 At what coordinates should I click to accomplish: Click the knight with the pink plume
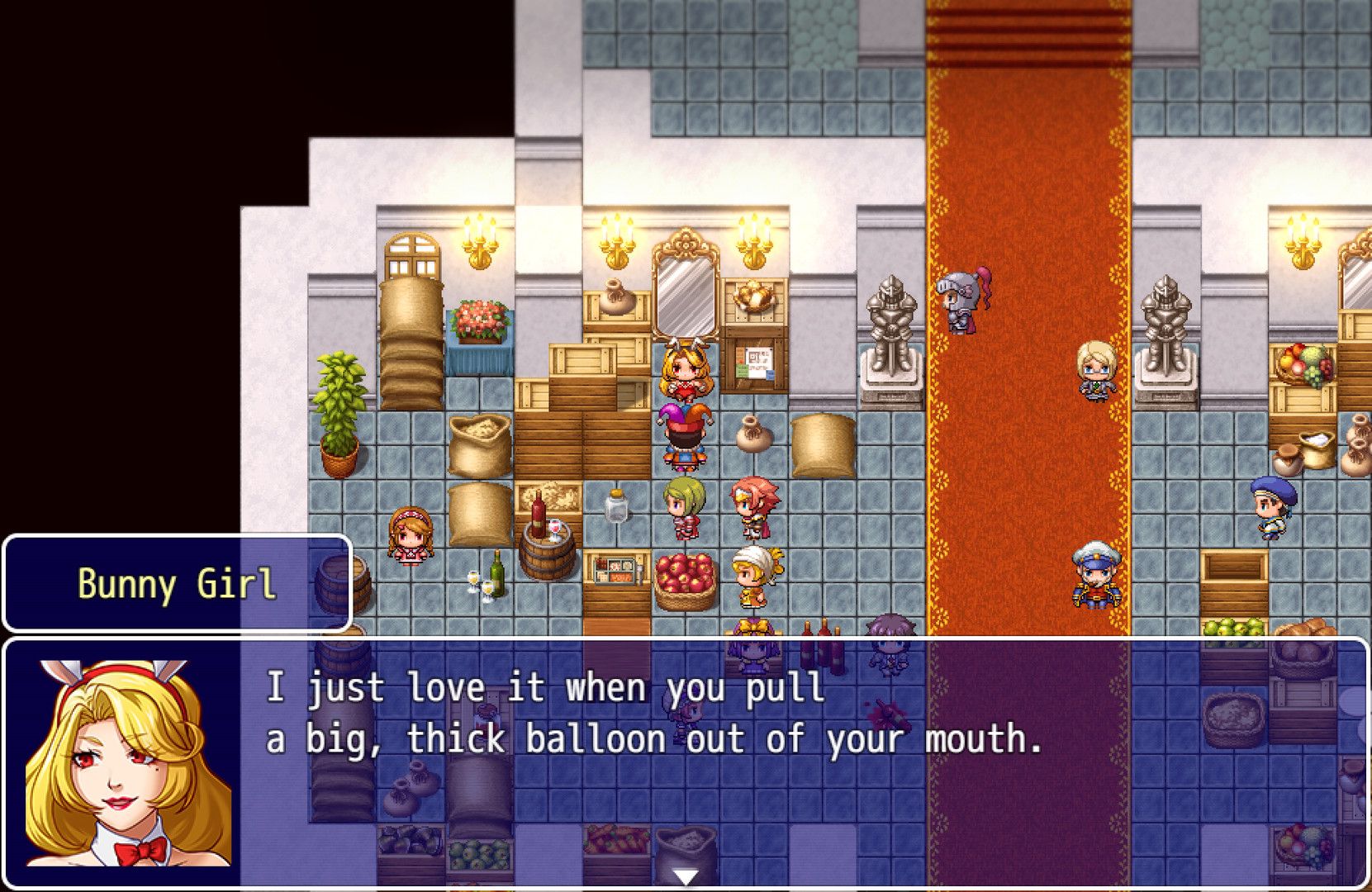click(x=958, y=301)
